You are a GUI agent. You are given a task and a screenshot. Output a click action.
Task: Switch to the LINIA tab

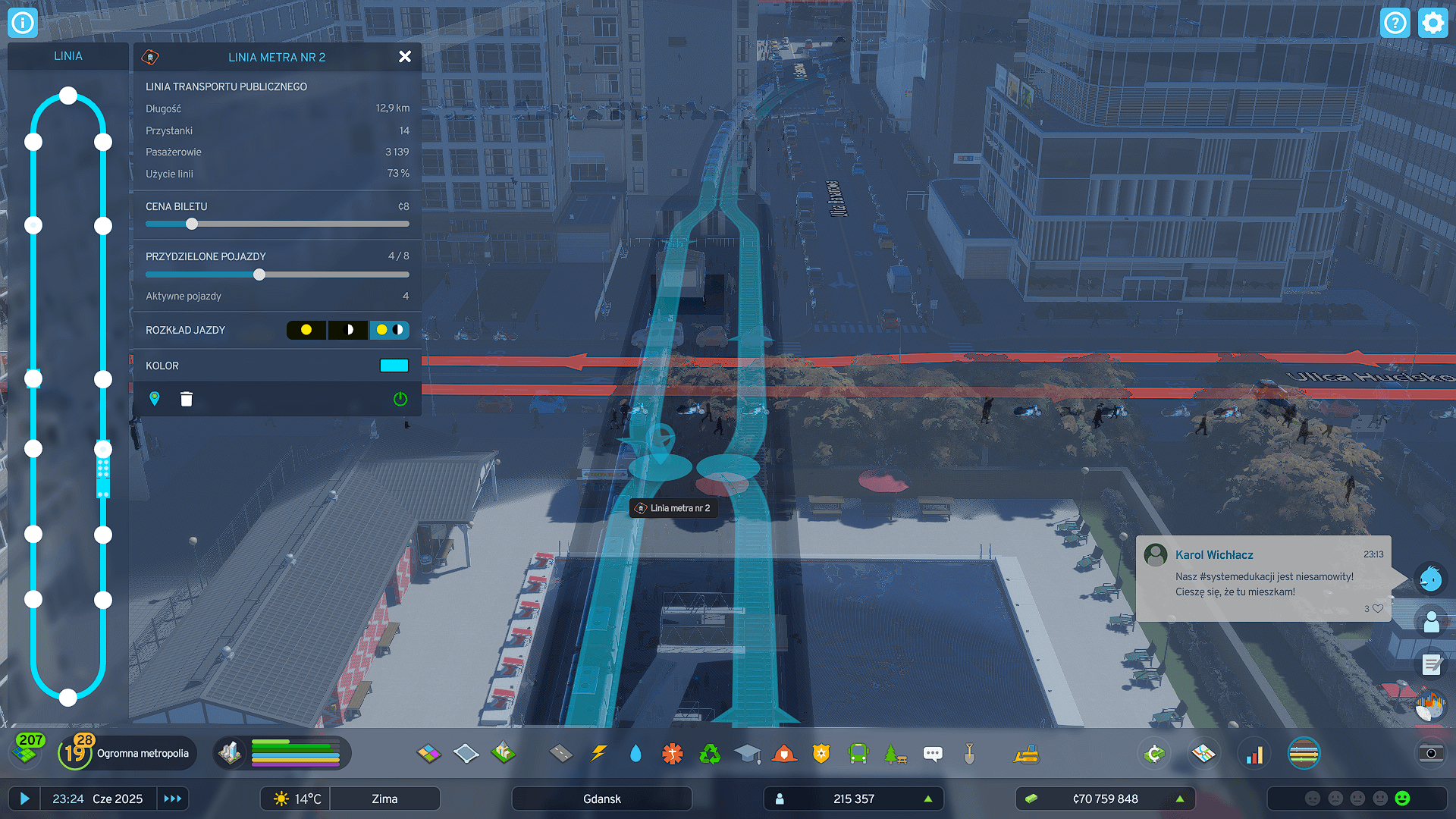tap(67, 55)
